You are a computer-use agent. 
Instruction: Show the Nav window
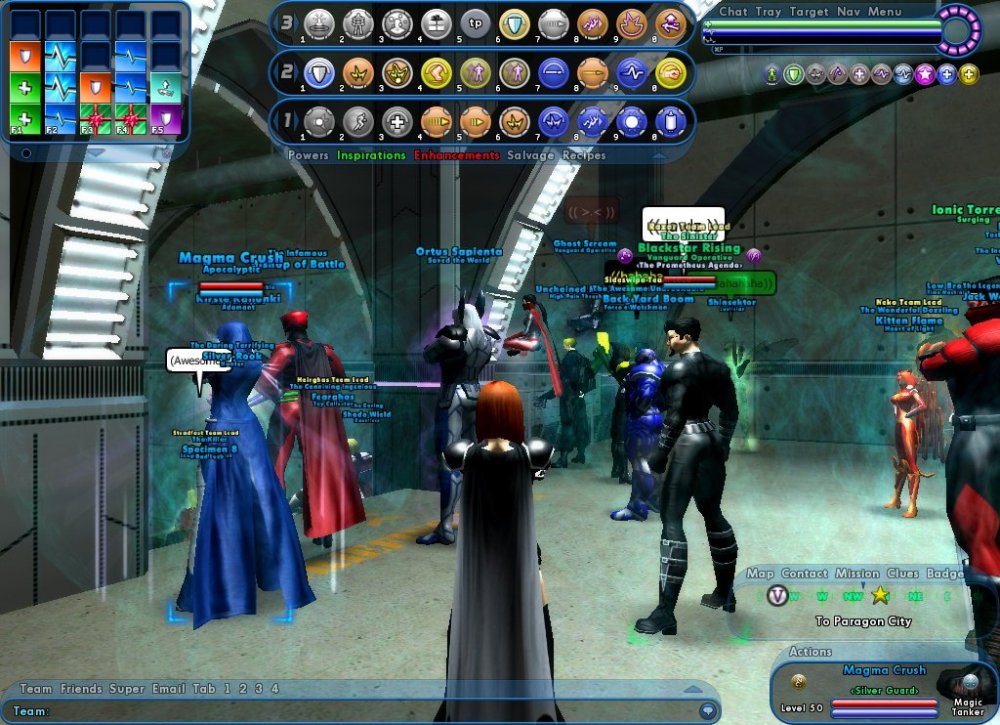point(846,12)
